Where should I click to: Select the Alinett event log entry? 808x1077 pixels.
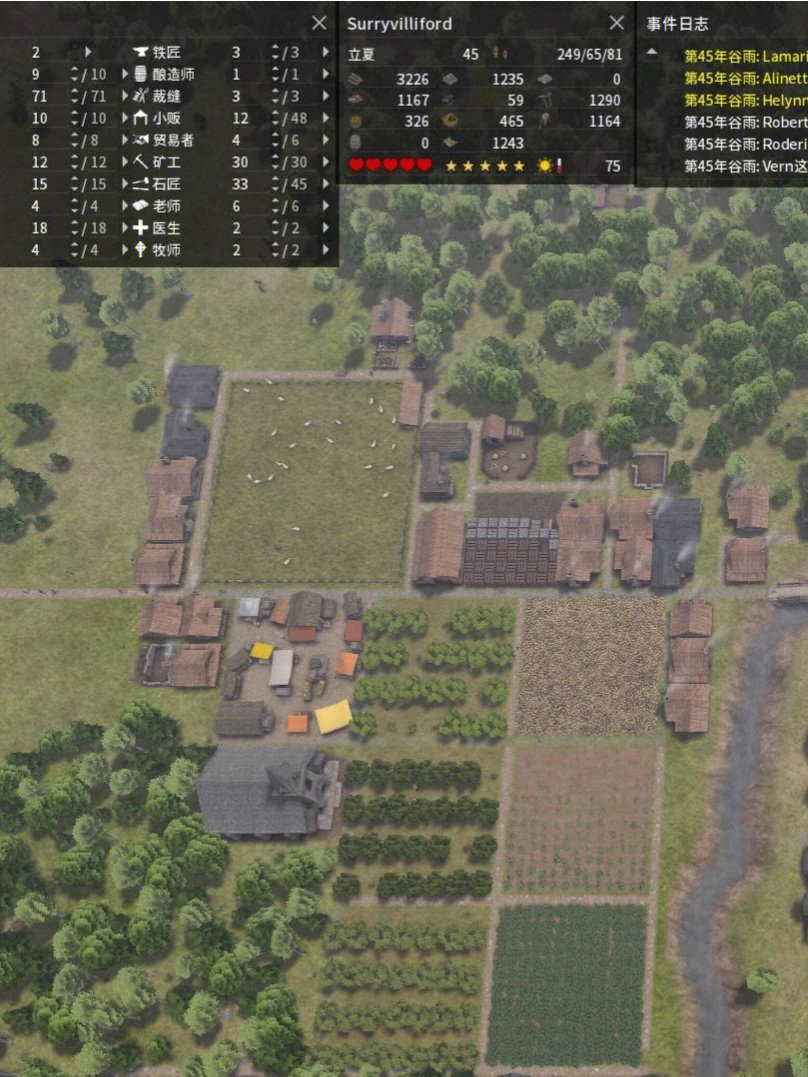[745, 78]
